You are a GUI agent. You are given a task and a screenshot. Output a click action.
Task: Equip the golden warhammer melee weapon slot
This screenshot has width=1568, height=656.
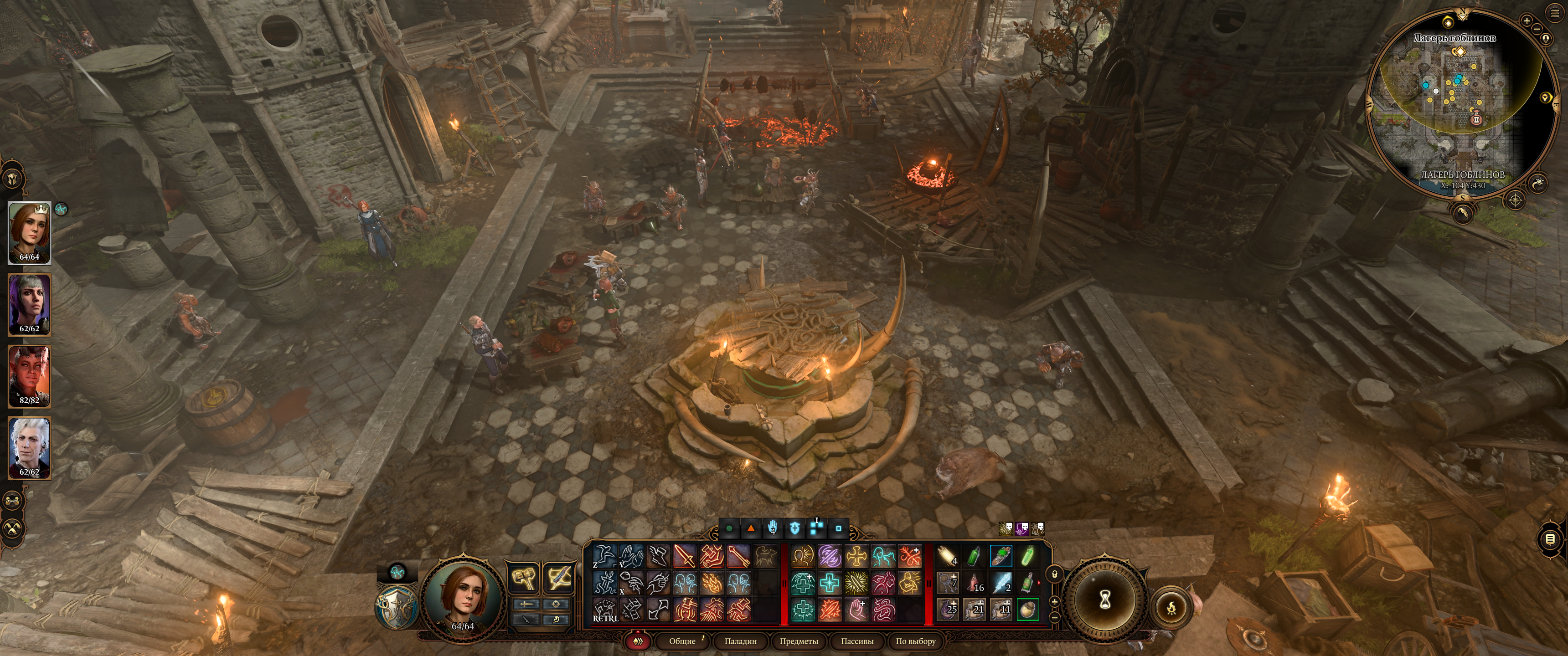tap(523, 578)
